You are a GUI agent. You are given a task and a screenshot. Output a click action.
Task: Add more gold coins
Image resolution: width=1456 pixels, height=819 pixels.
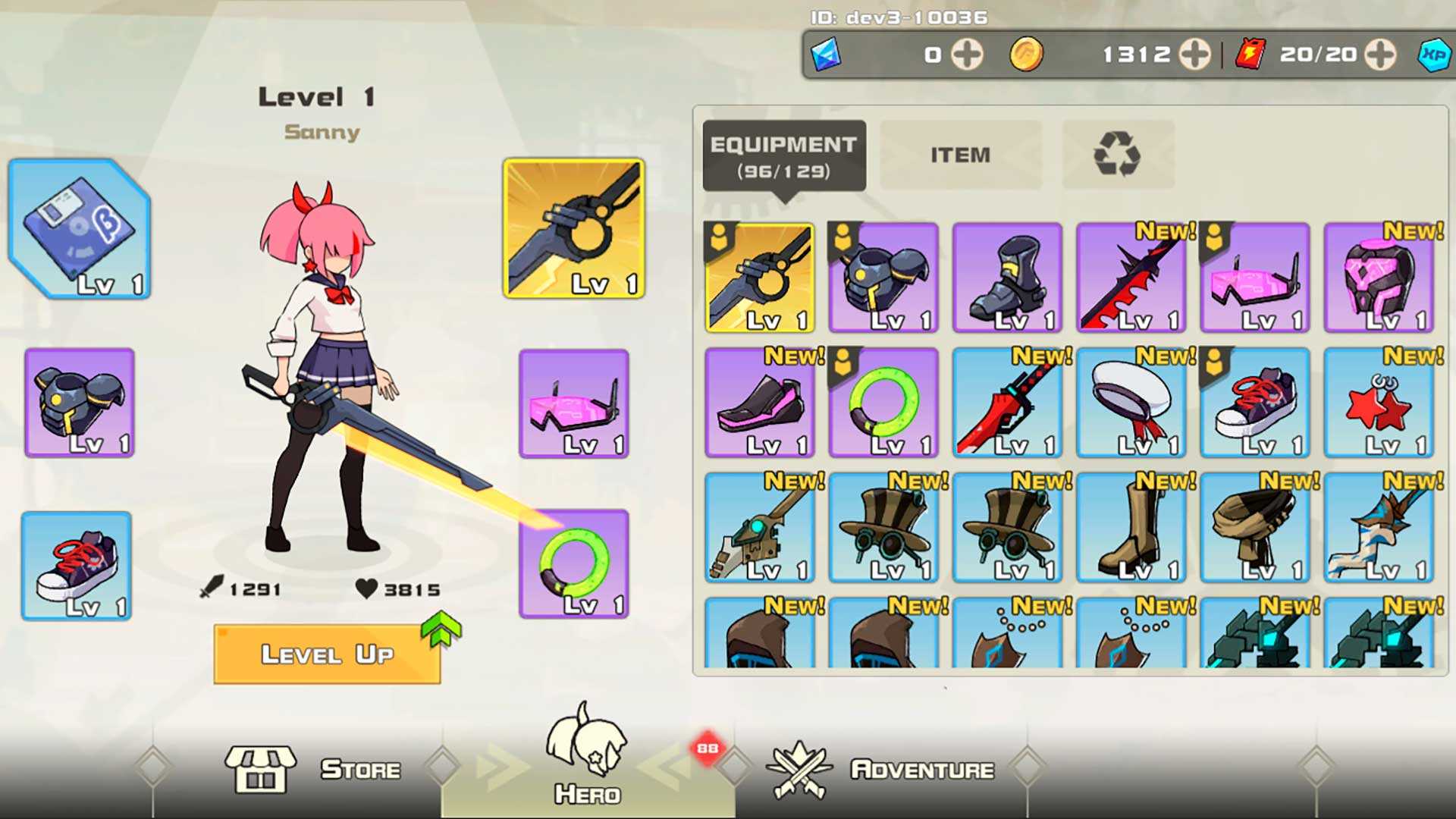click(1194, 55)
